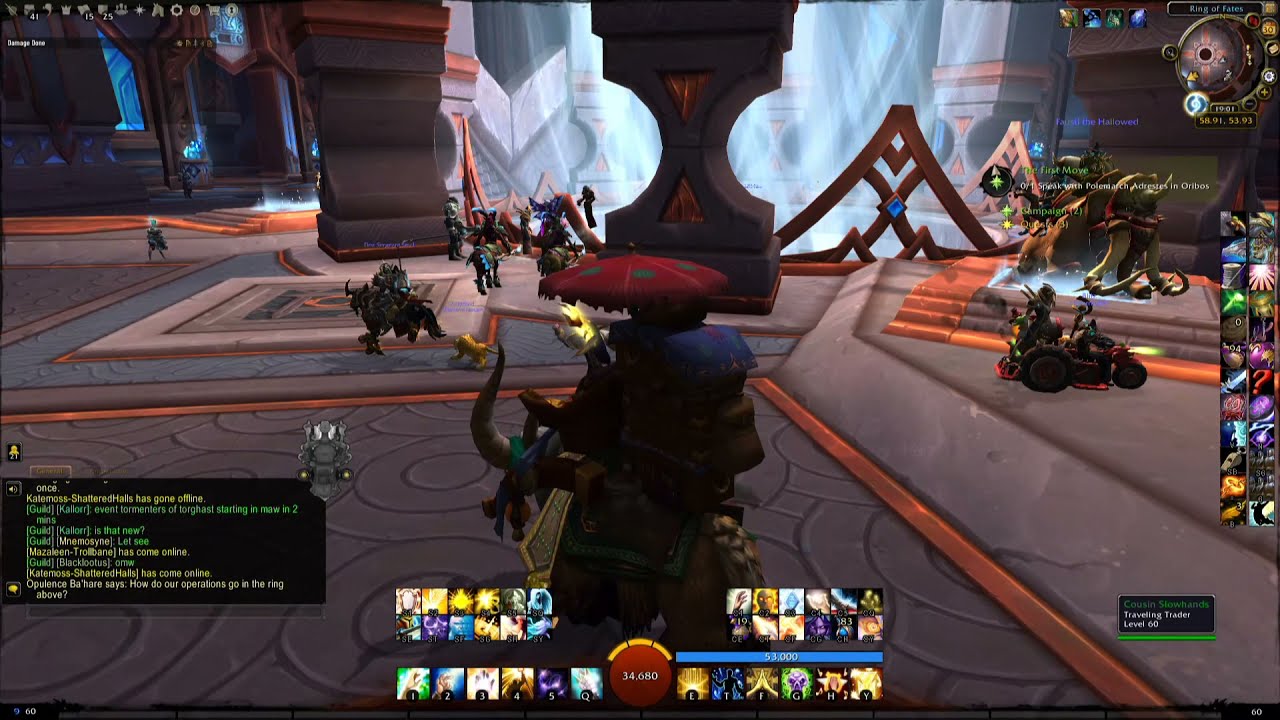The image size is (1280, 720).
Task: Open the minimap tracking magnifier button
Action: (x=1169, y=52)
